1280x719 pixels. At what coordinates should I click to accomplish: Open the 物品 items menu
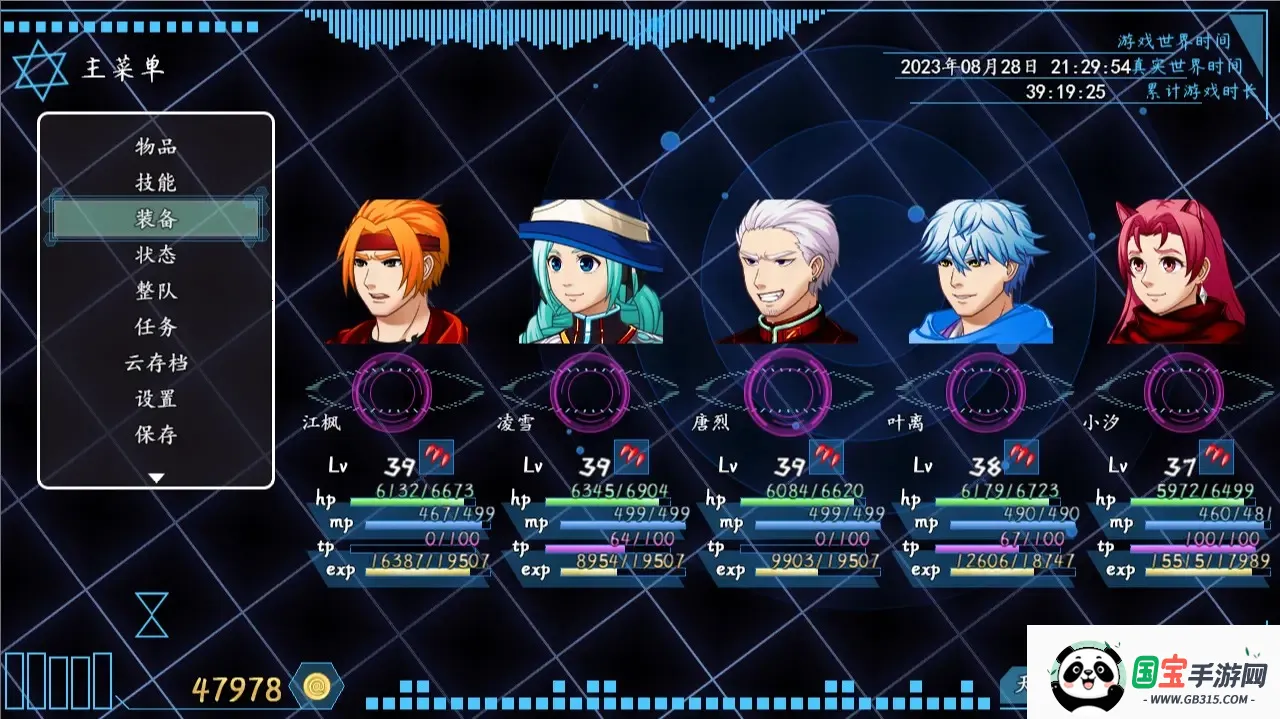tap(156, 147)
